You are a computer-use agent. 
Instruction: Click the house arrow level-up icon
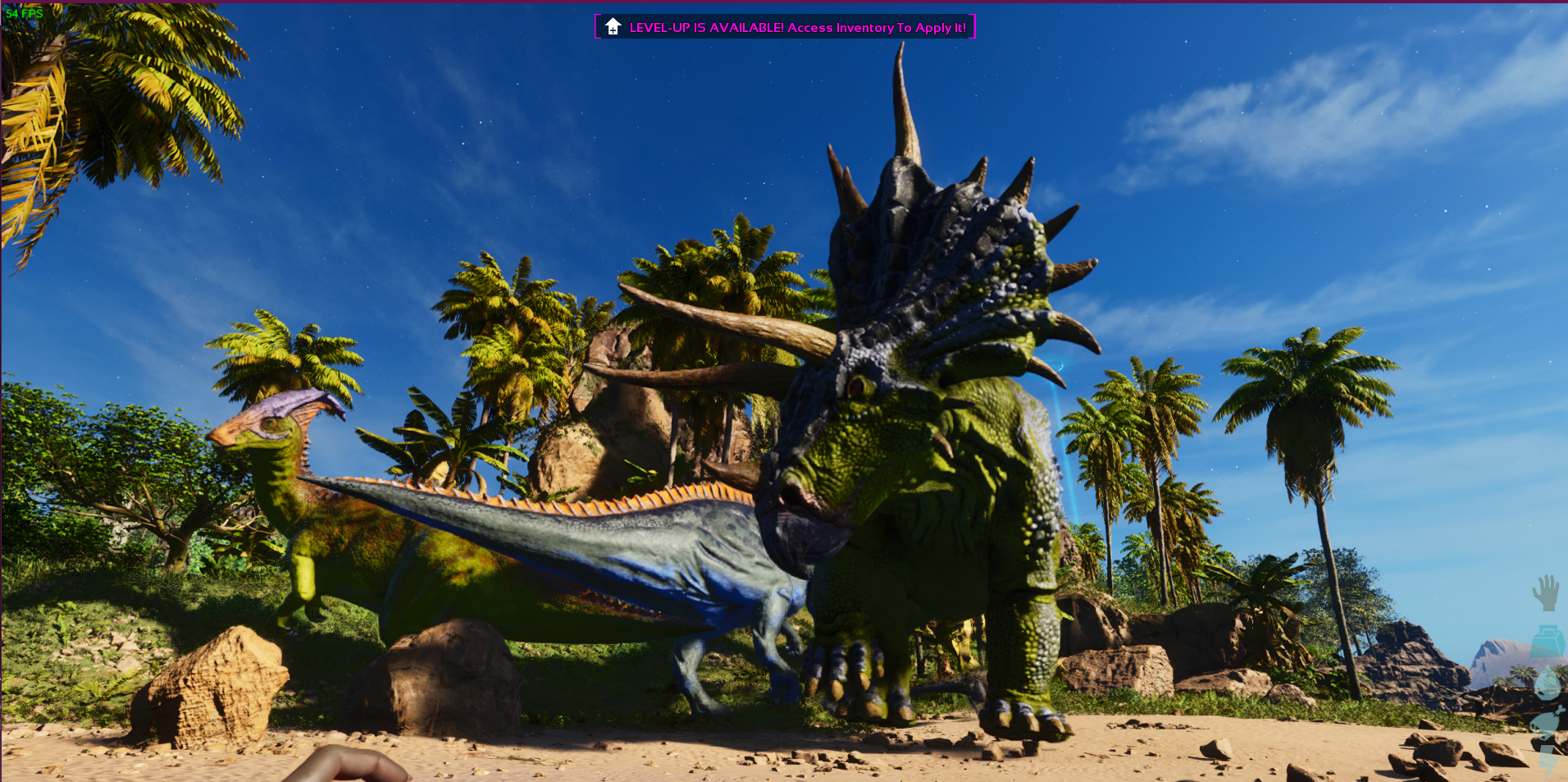[x=613, y=27]
